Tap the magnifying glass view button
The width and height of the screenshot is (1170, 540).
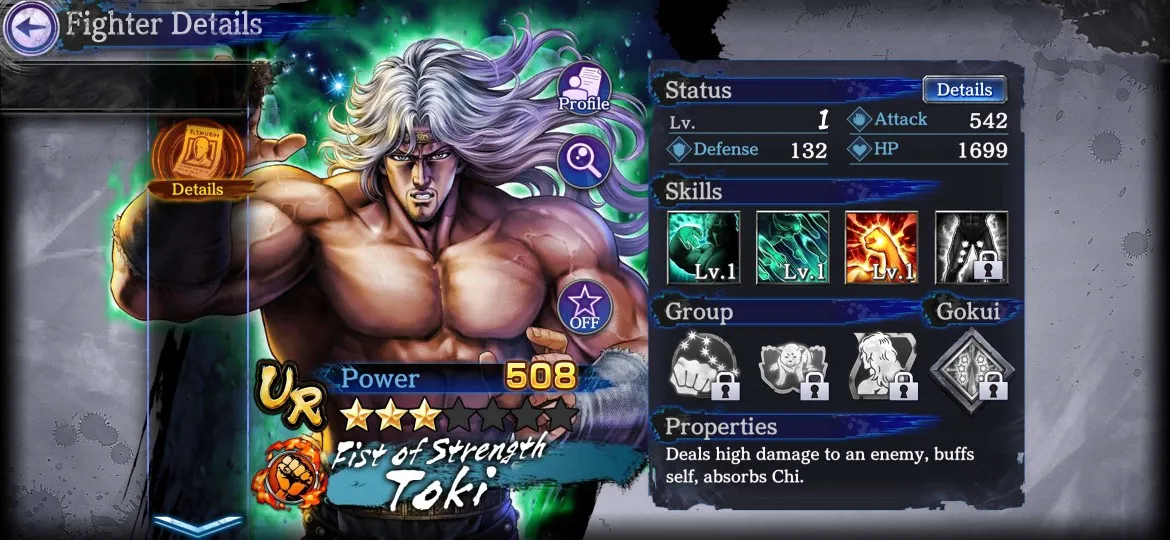(x=584, y=160)
